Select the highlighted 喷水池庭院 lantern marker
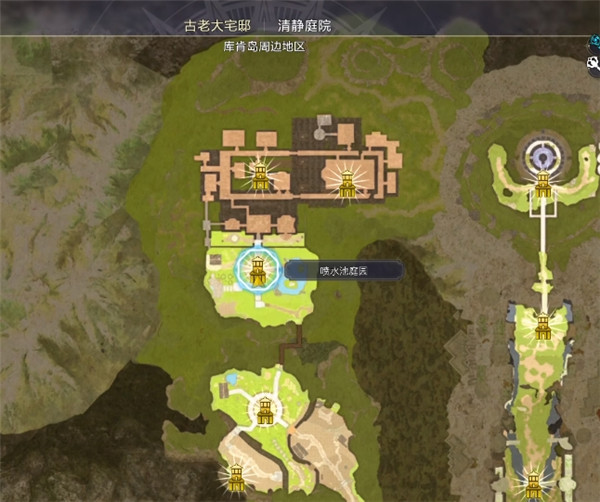This screenshot has height=502, width=600. pos(258,270)
